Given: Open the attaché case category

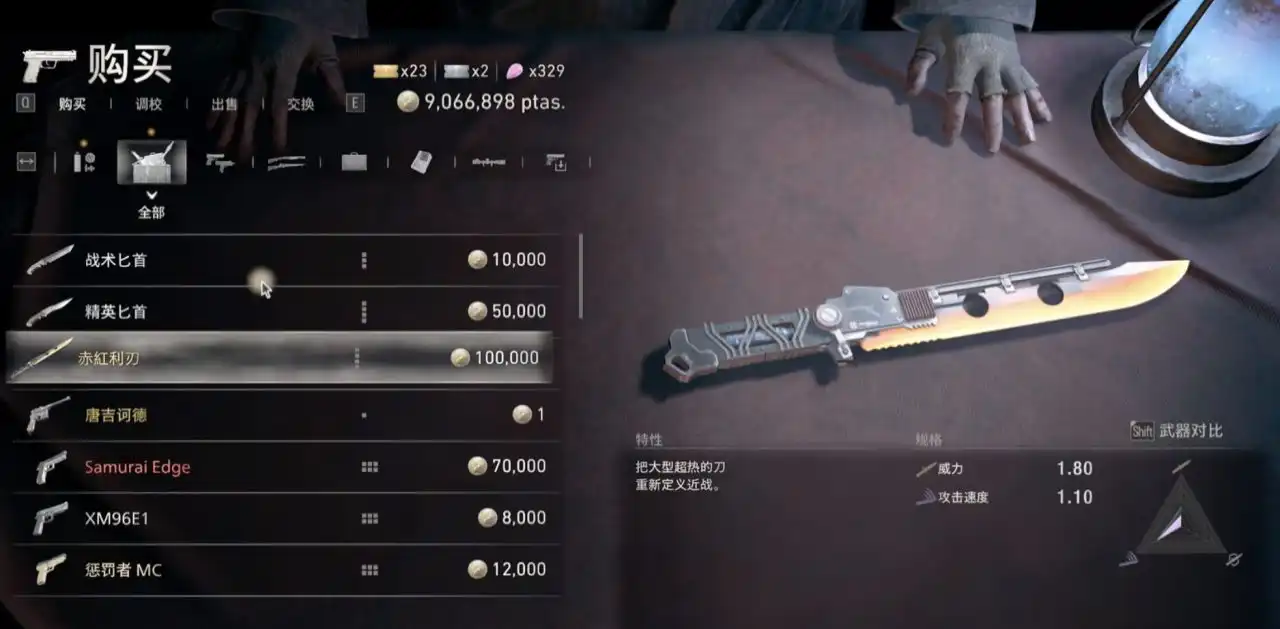Looking at the screenshot, I should point(354,162).
